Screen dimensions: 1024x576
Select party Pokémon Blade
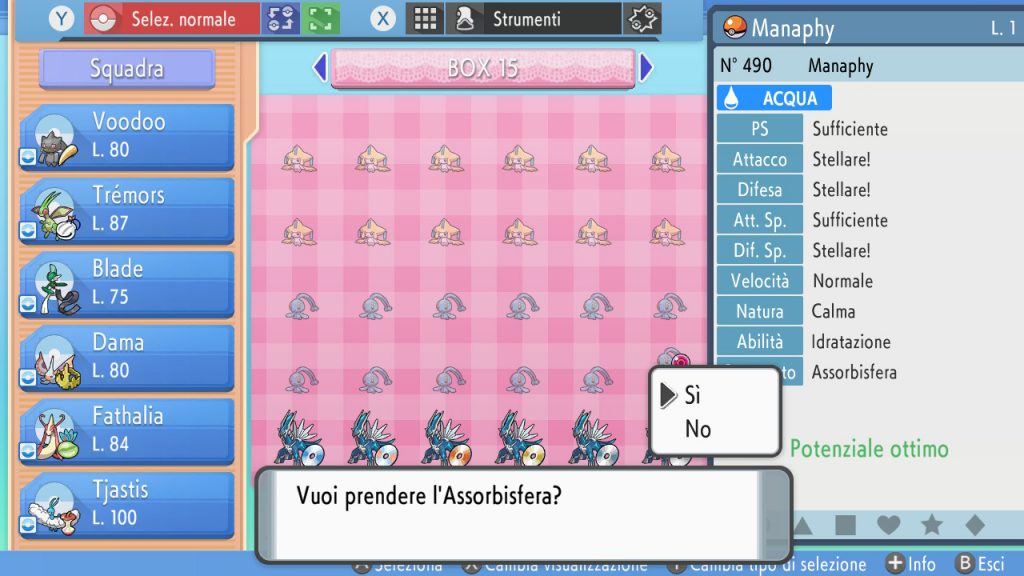(x=127, y=283)
